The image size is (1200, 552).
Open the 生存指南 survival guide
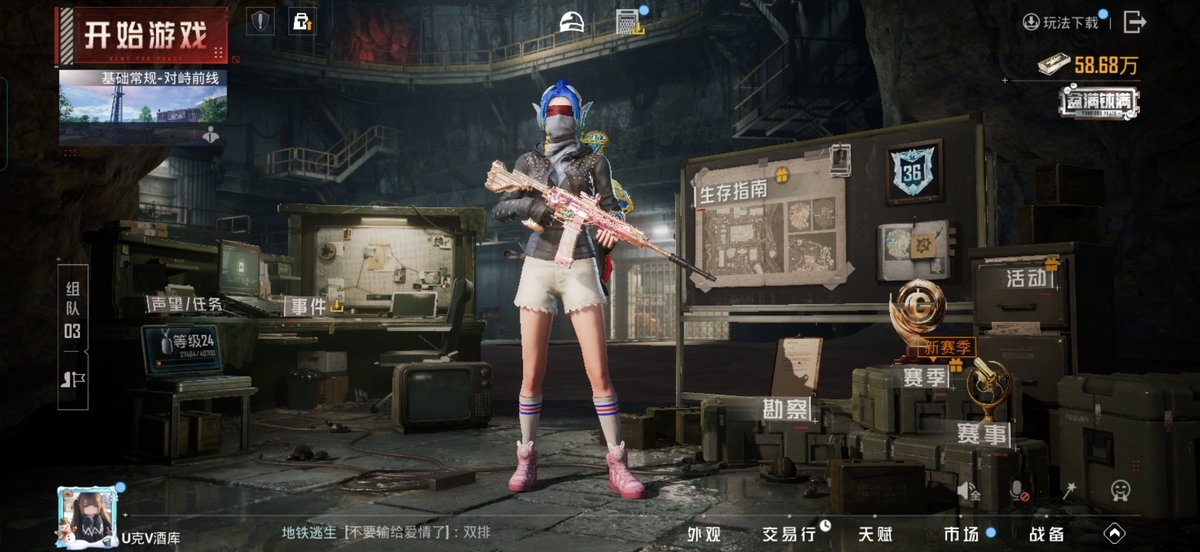click(734, 190)
